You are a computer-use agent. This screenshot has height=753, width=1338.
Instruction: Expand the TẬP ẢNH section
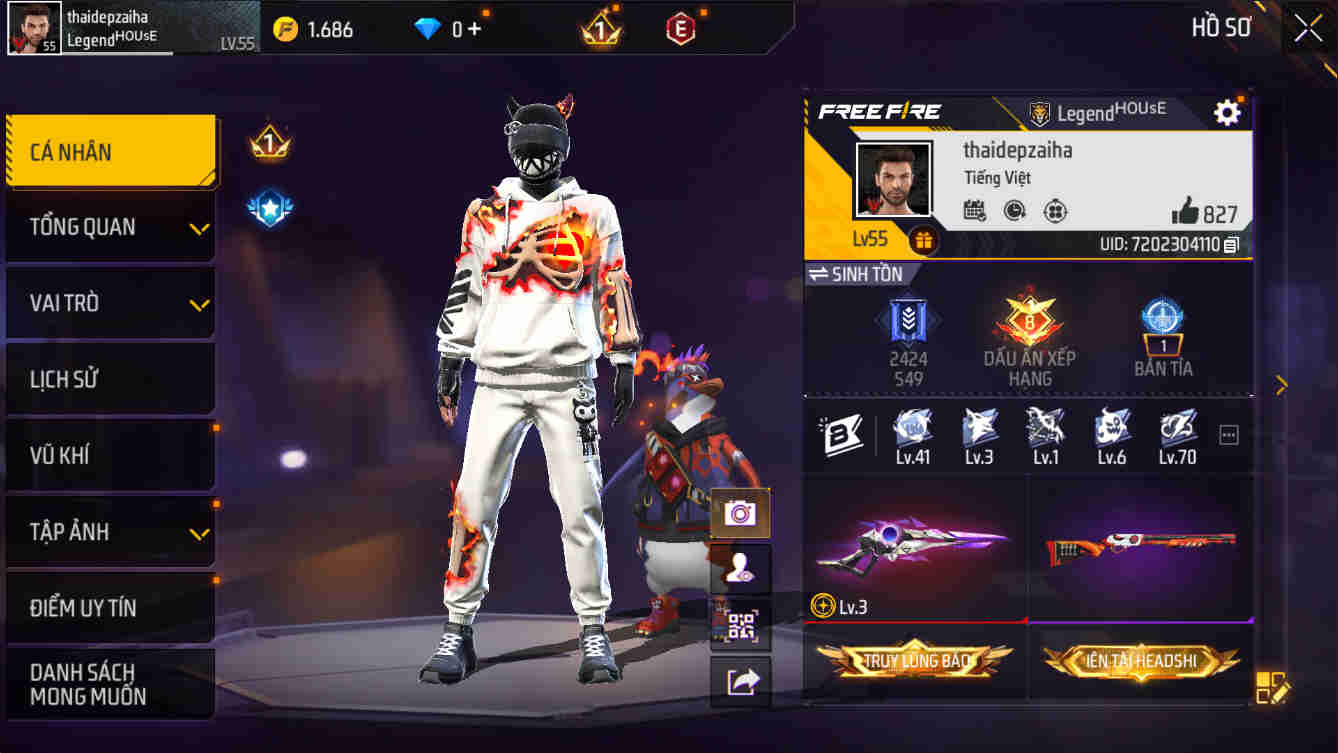tap(110, 531)
